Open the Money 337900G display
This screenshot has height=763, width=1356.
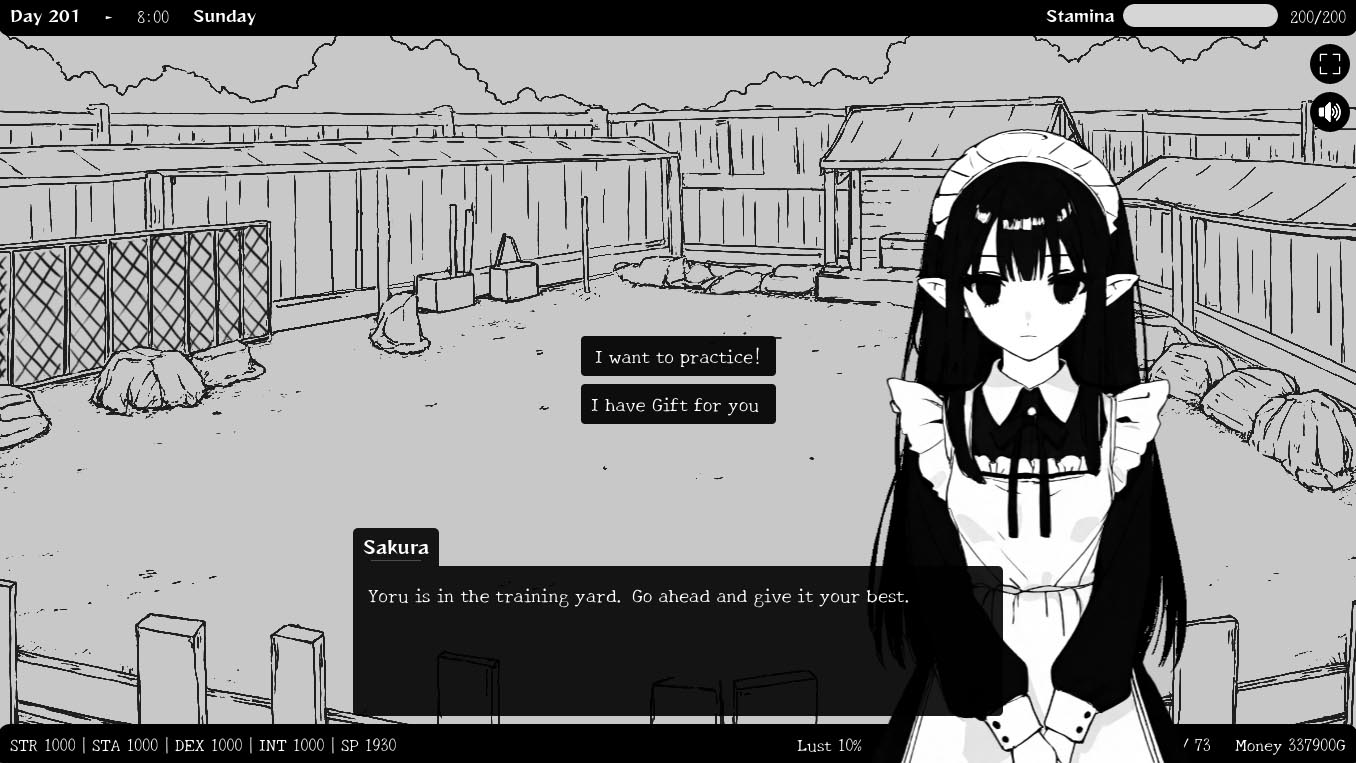tap(1288, 745)
